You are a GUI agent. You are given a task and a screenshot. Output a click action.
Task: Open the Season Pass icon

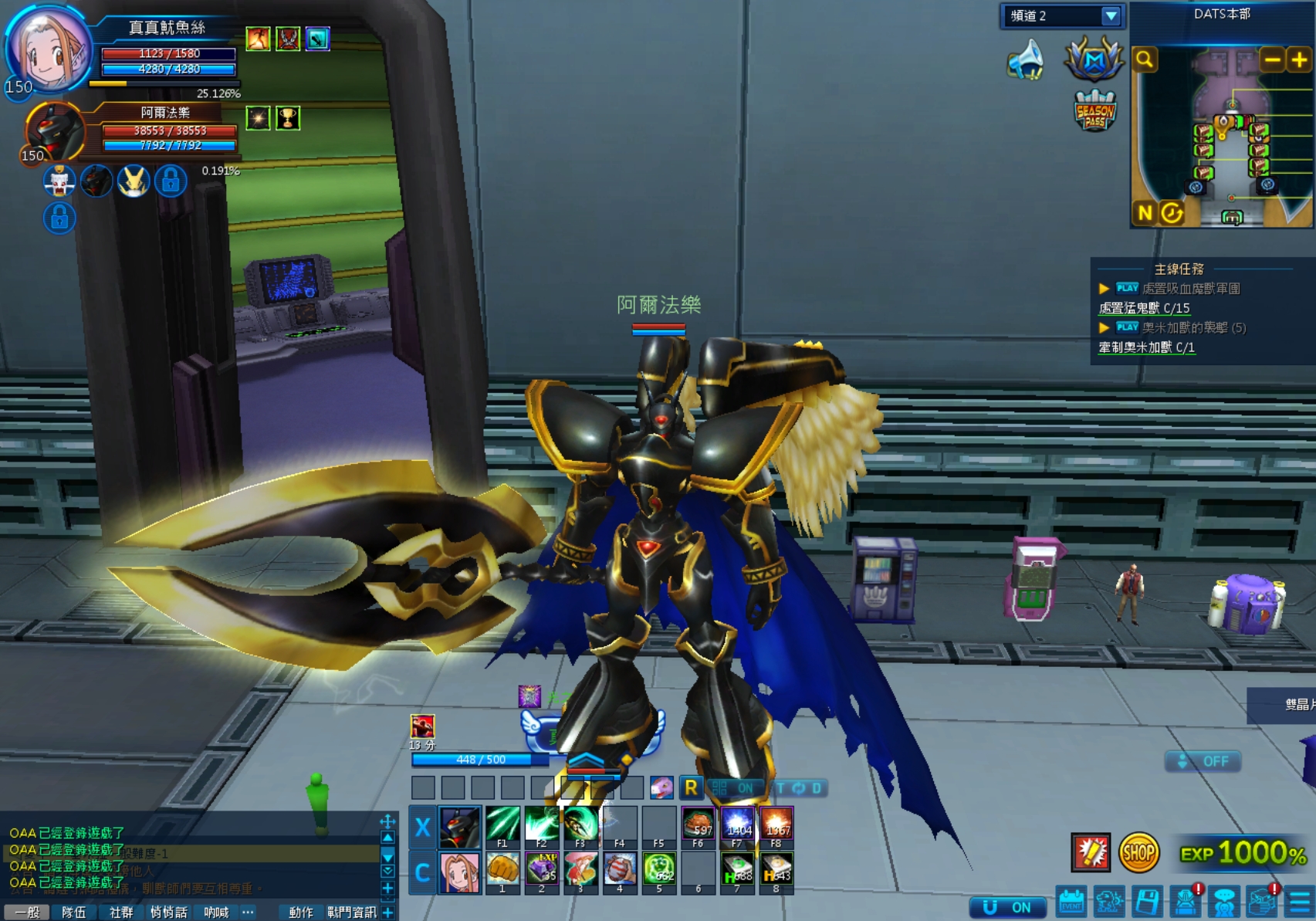tap(1094, 112)
